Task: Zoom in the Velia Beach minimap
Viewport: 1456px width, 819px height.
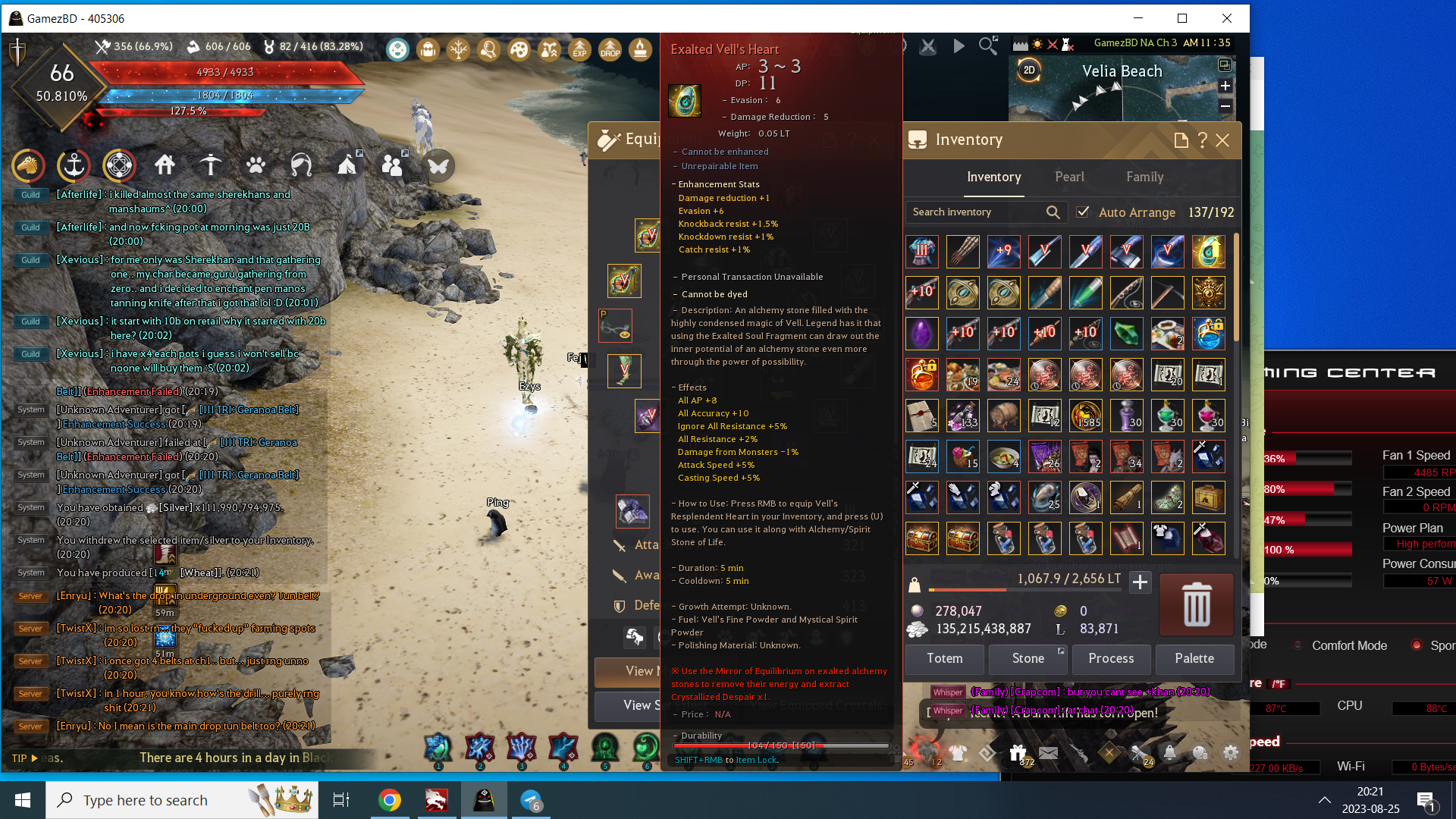Action: [1225, 86]
